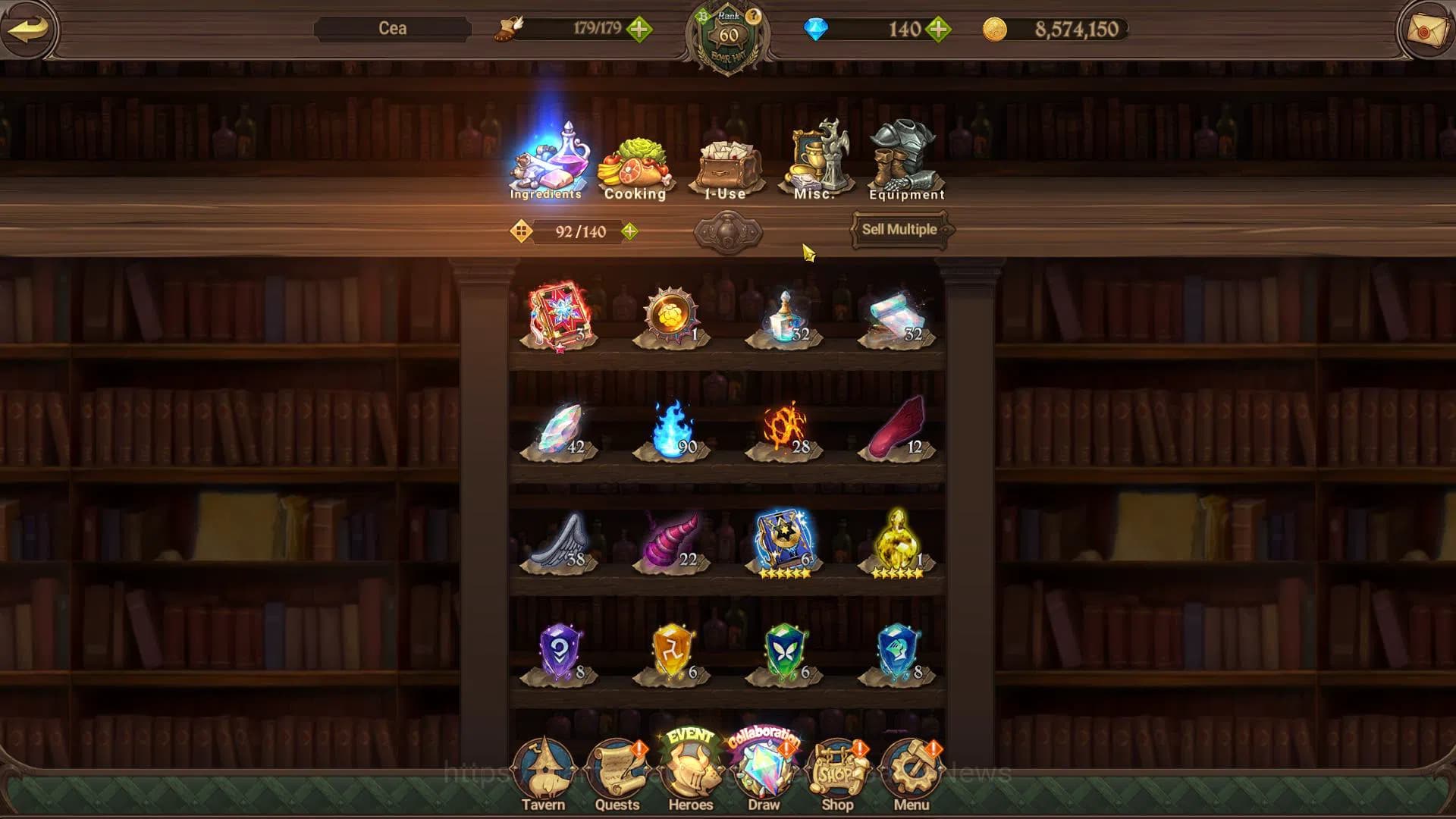This screenshot has height=819, width=1456.
Task: Open the Quests scroll menu
Action: coord(617,775)
